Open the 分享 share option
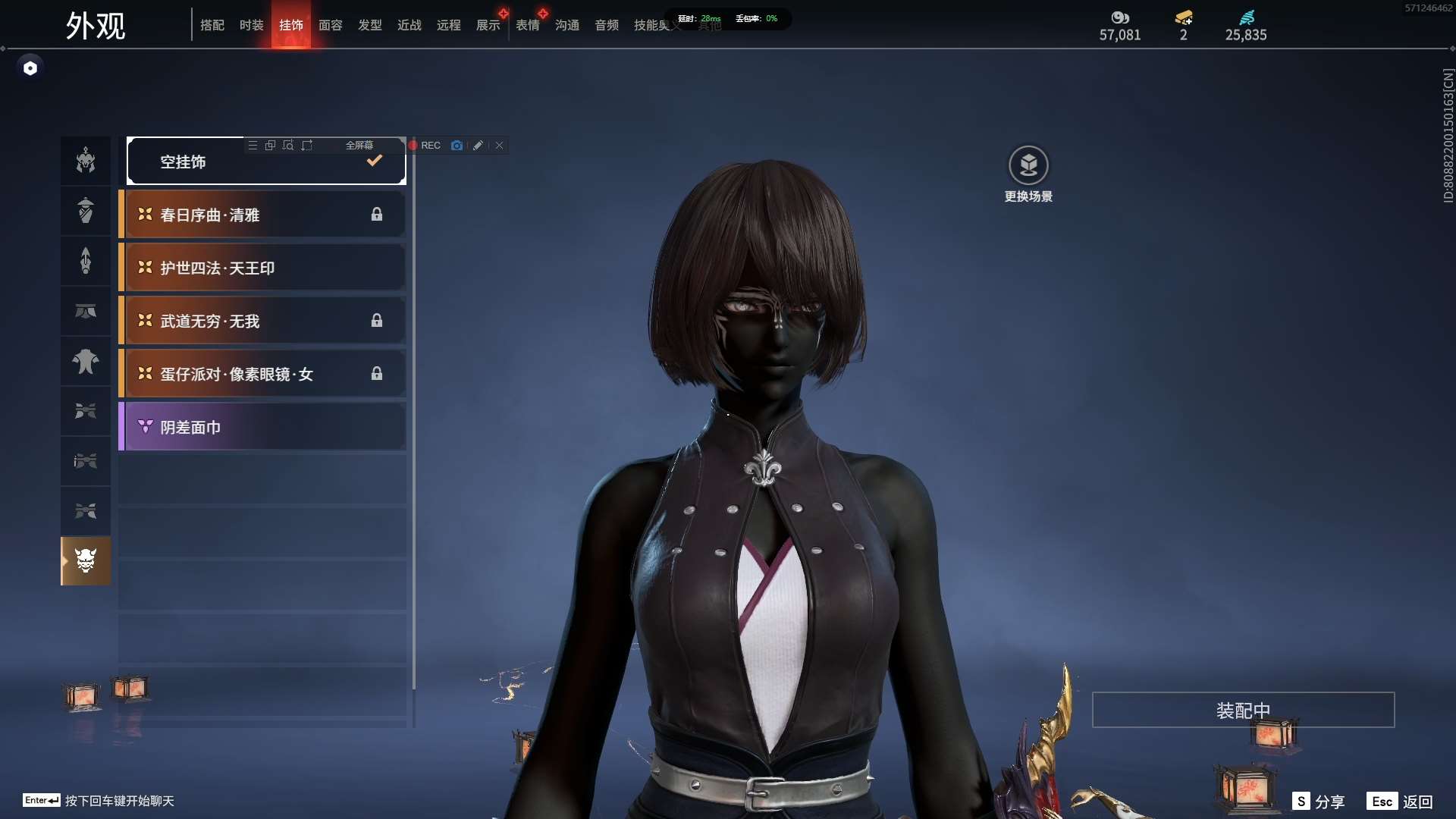Viewport: 1456px width, 819px height. (x=1319, y=802)
